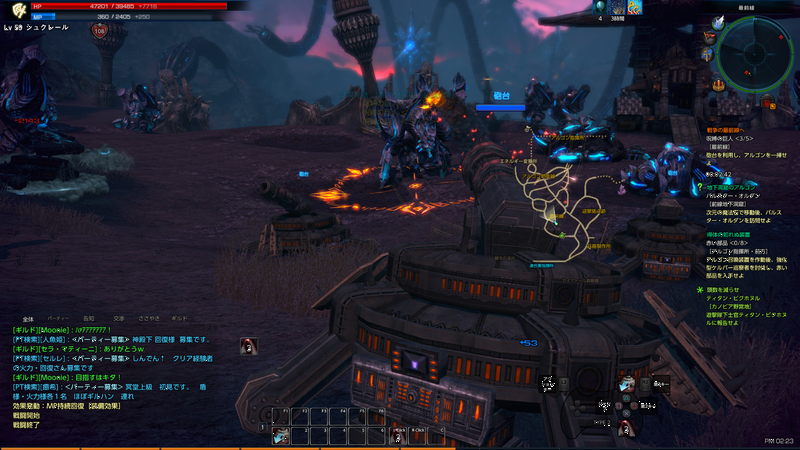The width and height of the screenshot is (800, 450).
Task: Click the topmost round button beside minimap
Action: [x=717, y=22]
